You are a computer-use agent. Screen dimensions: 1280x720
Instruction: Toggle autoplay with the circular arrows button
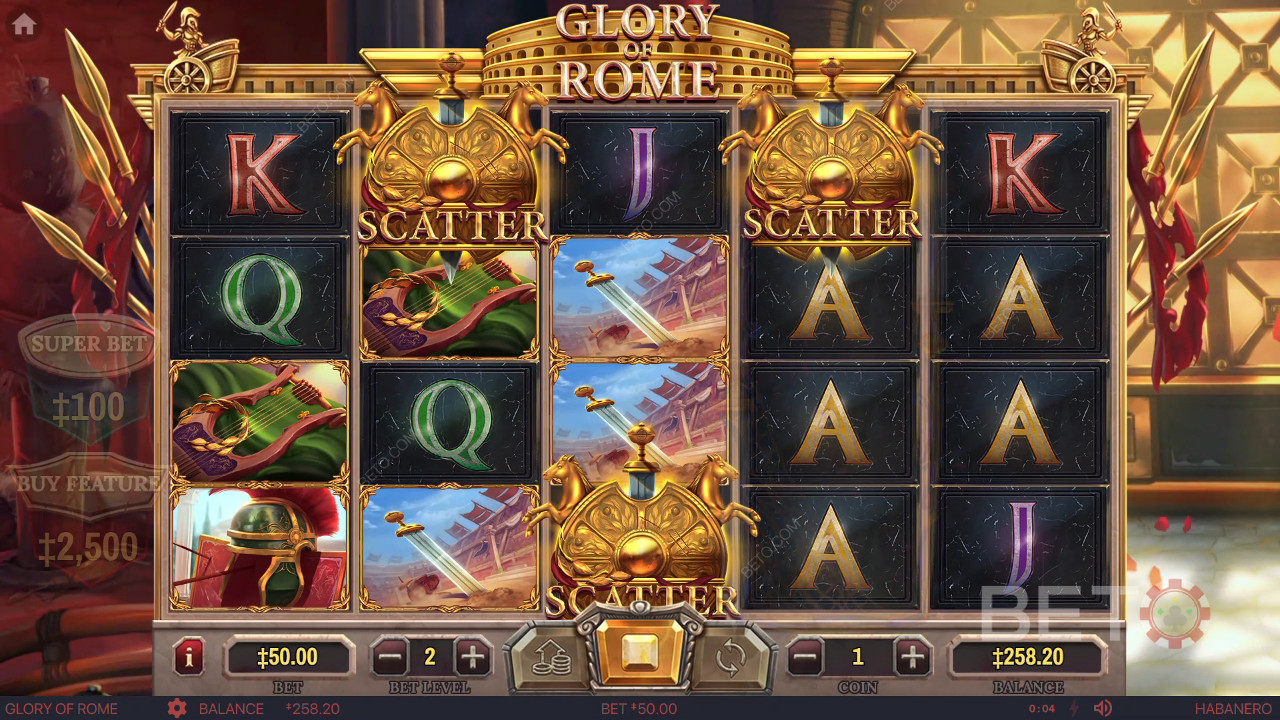click(731, 657)
